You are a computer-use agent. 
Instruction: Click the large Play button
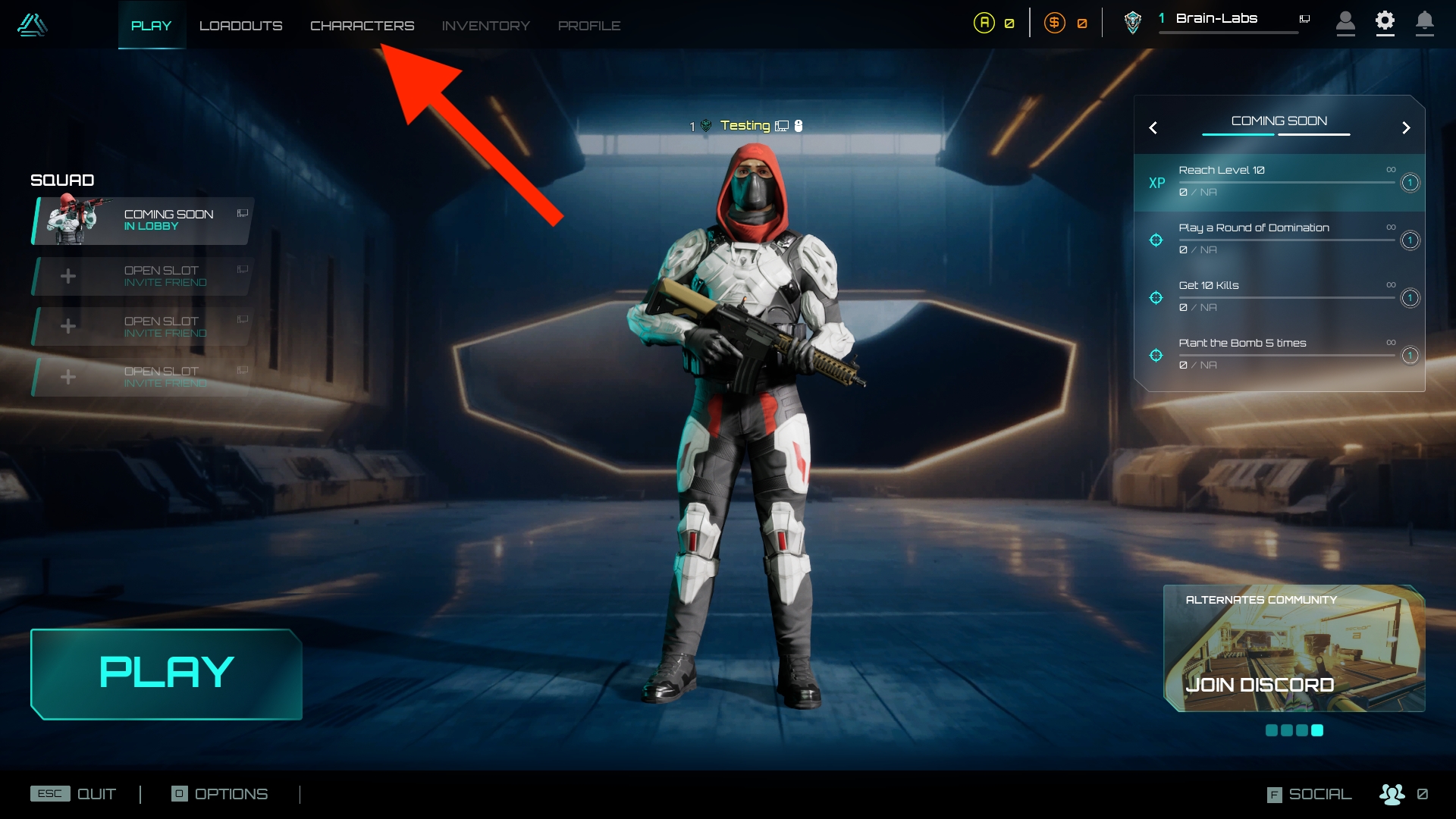[x=166, y=673]
